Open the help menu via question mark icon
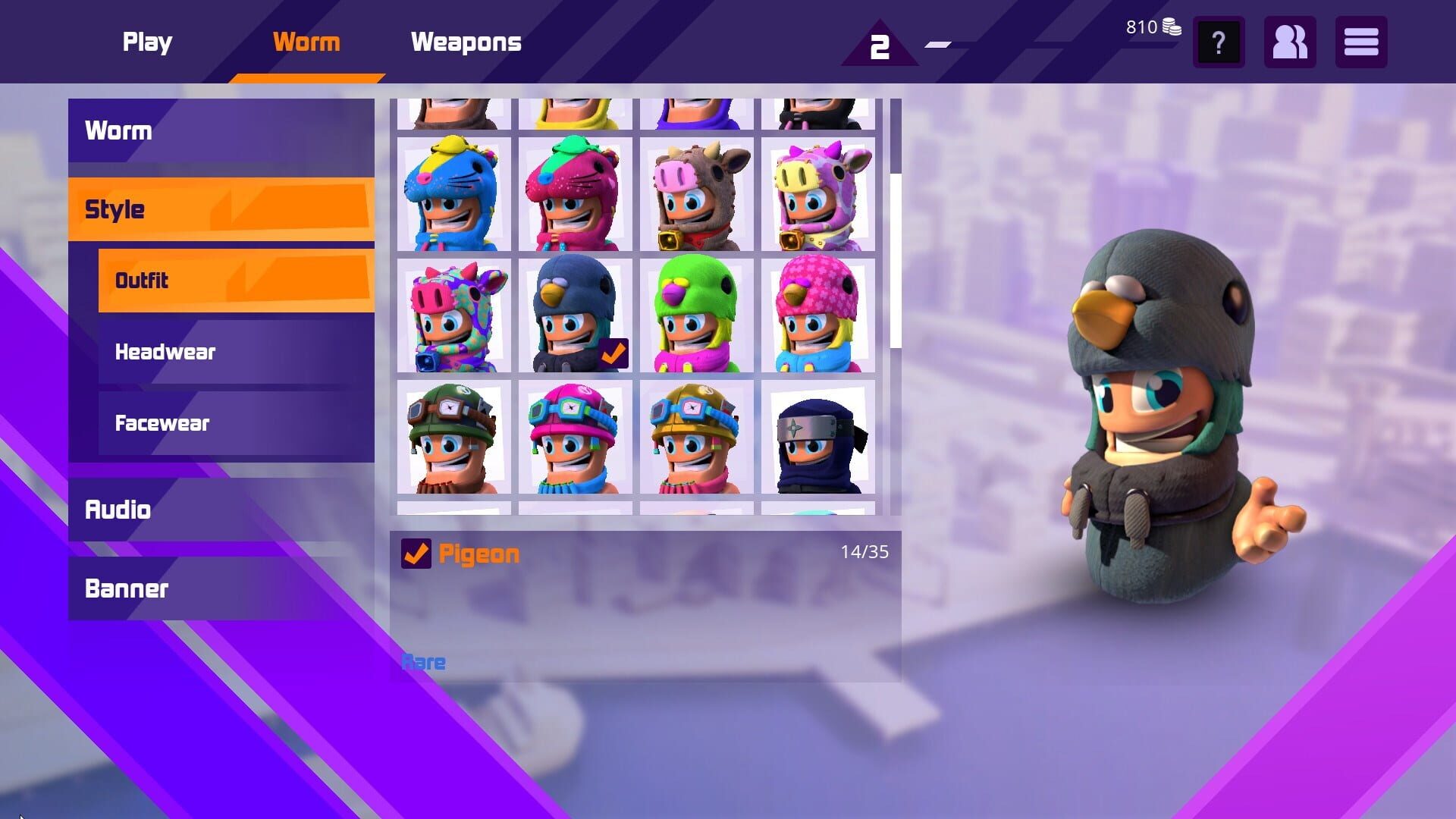Screen dimensions: 1456x819 tap(1218, 43)
